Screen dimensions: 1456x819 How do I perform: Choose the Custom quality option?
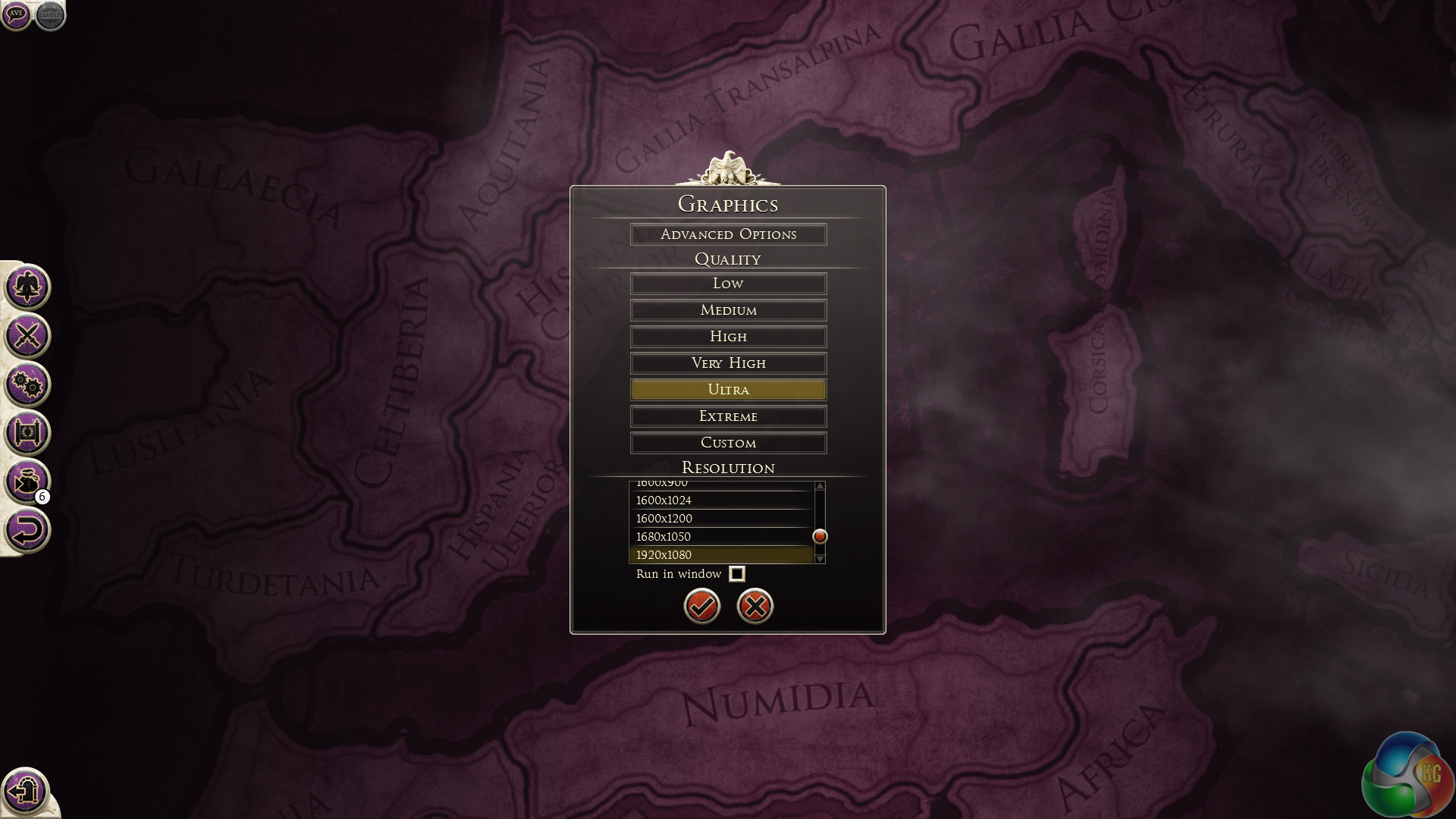[x=728, y=443]
